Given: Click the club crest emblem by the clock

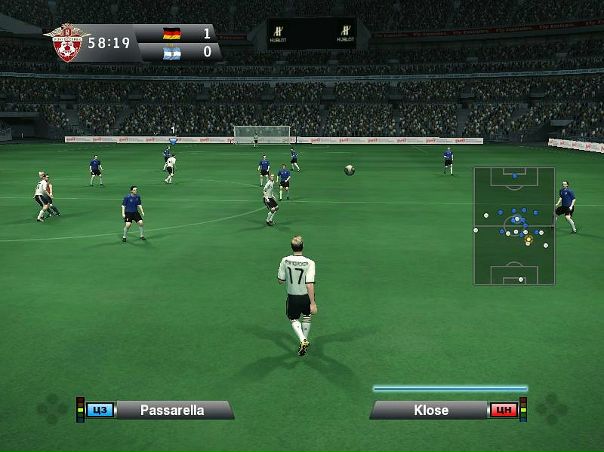Looking at the screenshot, I should tap(68, 43).
